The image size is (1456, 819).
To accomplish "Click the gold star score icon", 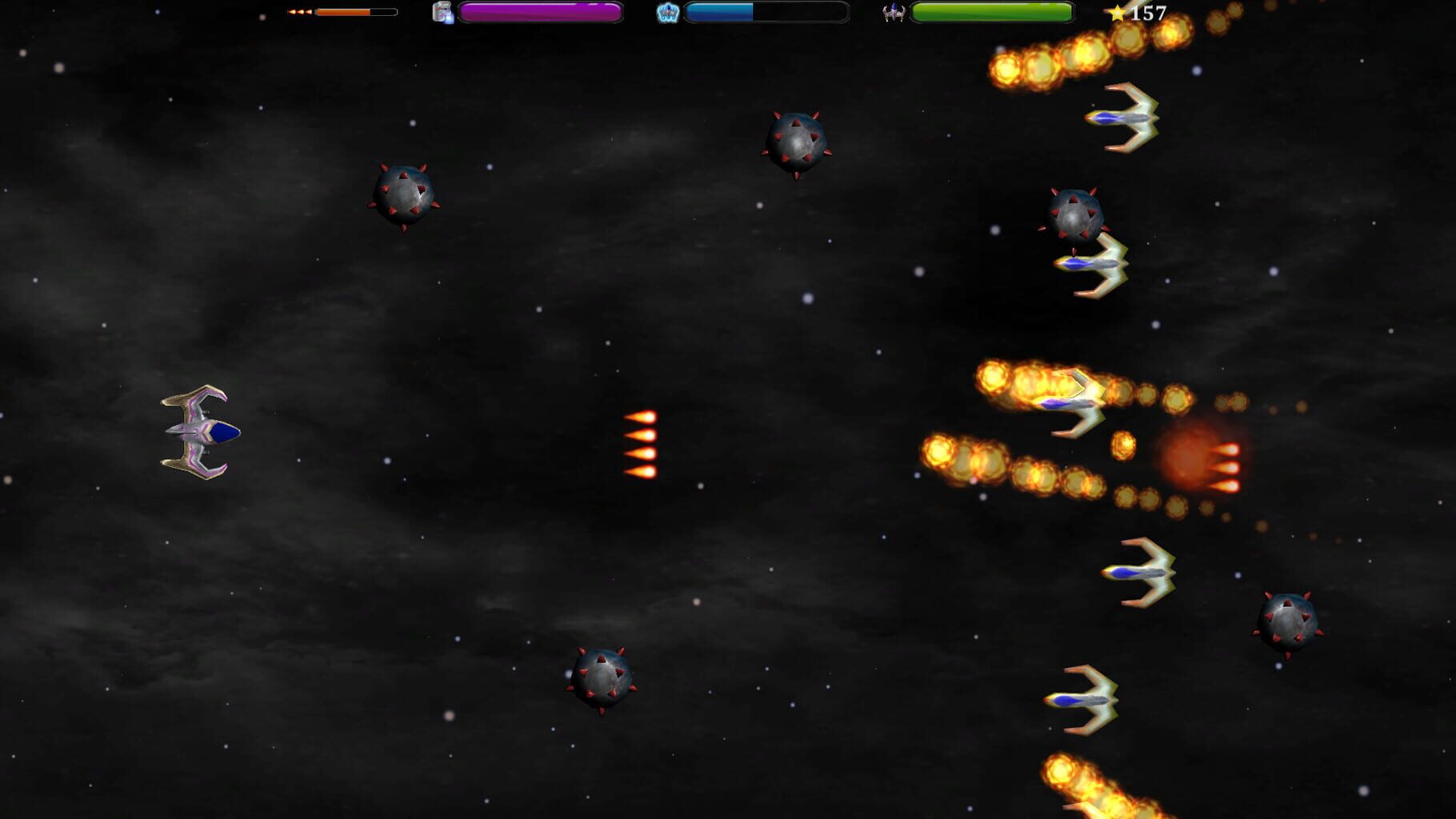I will 1117,13.
